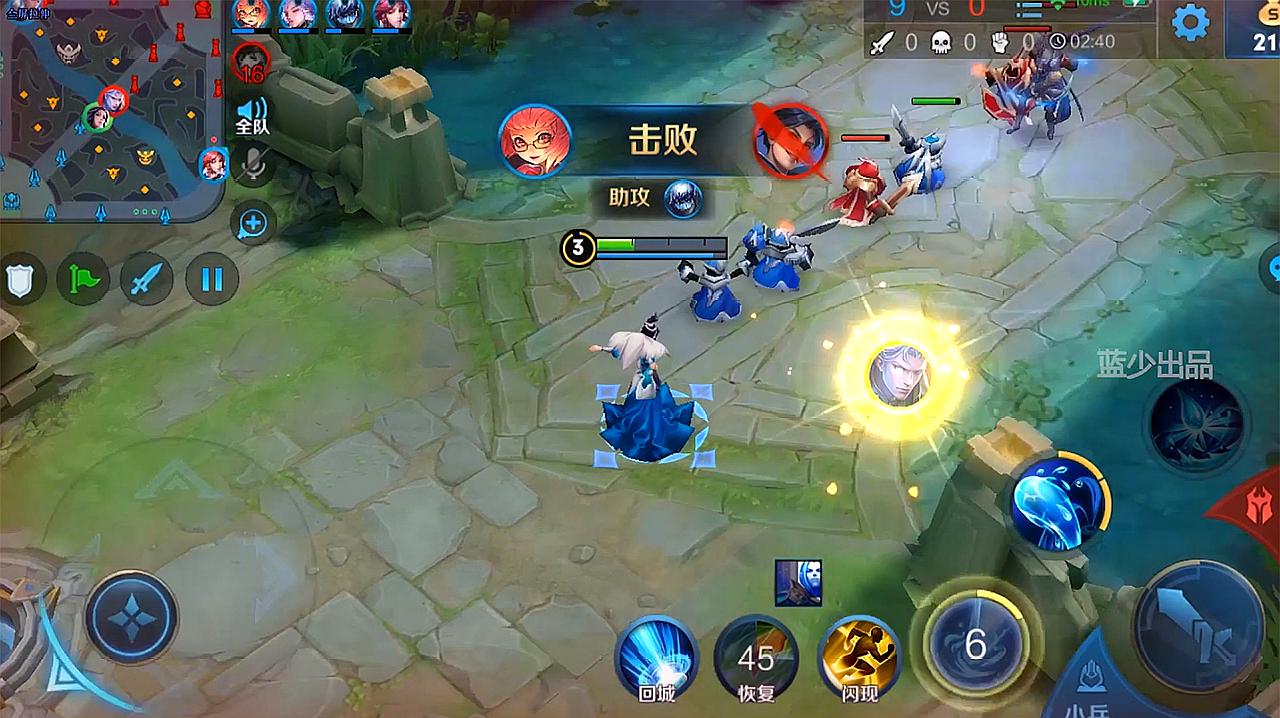Lock onto the glowing enemy hero portrait
Viewport: 1280px width, 718px height.
click(895, 377)
